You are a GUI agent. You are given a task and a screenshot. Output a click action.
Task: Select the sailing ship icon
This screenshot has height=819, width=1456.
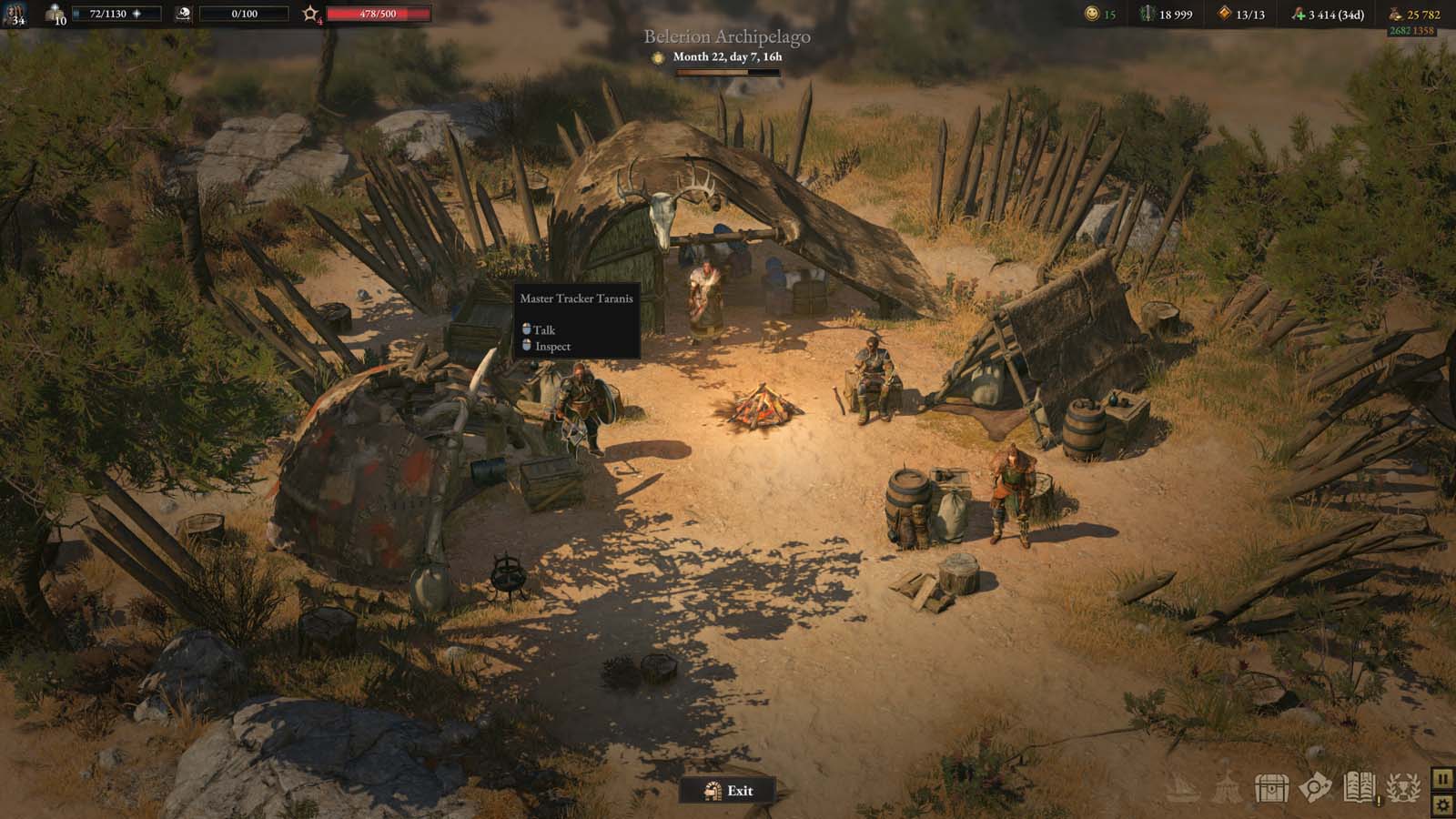coord(1182,788)
